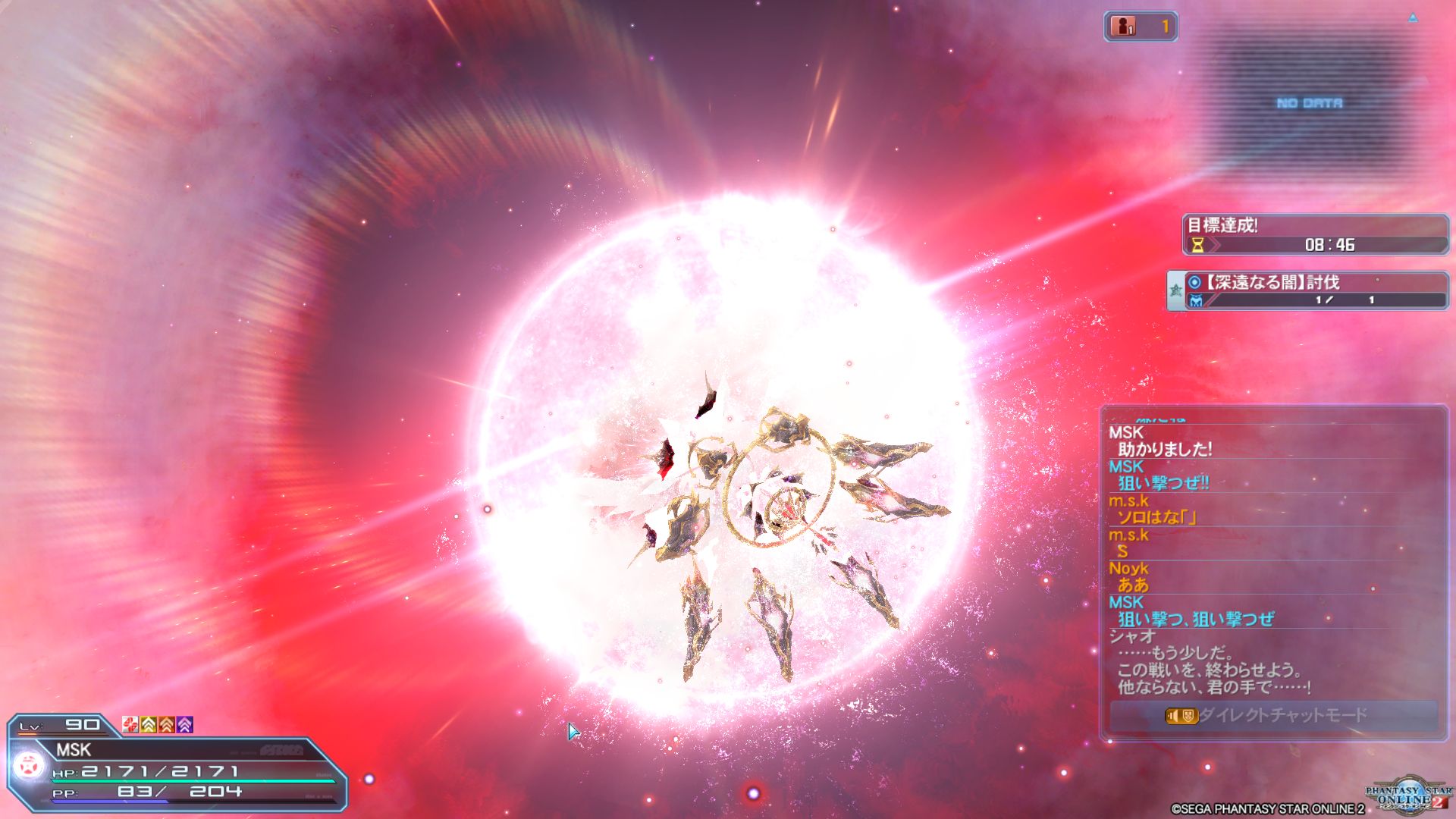Click the NO DATA minimap panel

pos(1309,103)
